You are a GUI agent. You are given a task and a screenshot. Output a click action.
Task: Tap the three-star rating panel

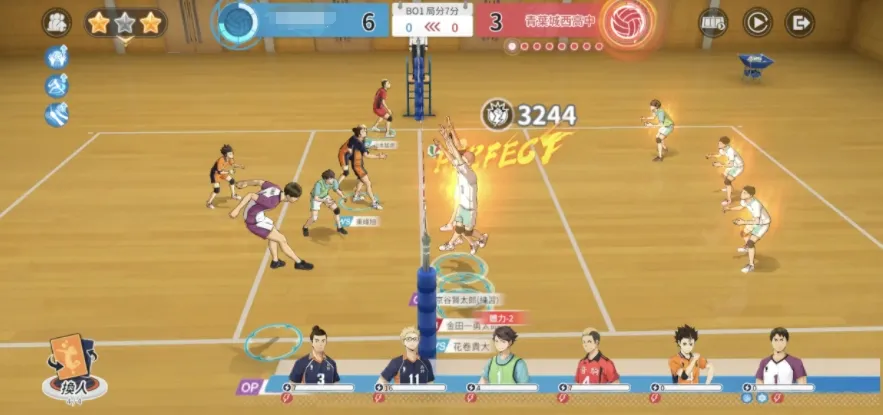[125, 22]
